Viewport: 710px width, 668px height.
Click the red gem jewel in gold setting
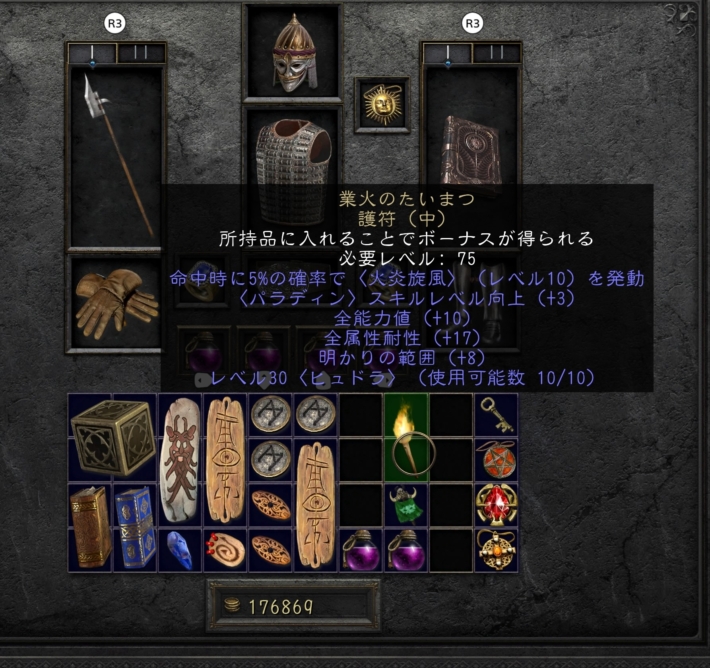[x=495, y=503]
